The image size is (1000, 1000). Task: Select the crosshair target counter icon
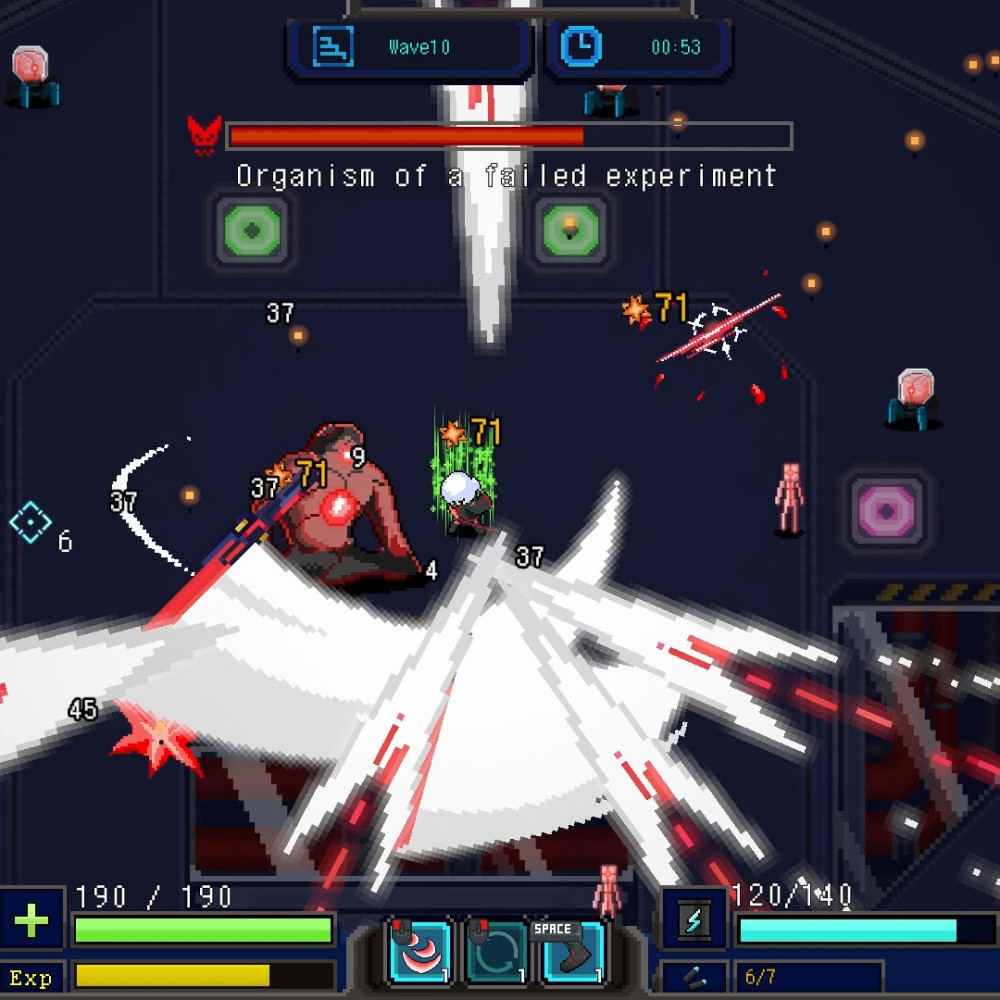[x=30, y=522]
